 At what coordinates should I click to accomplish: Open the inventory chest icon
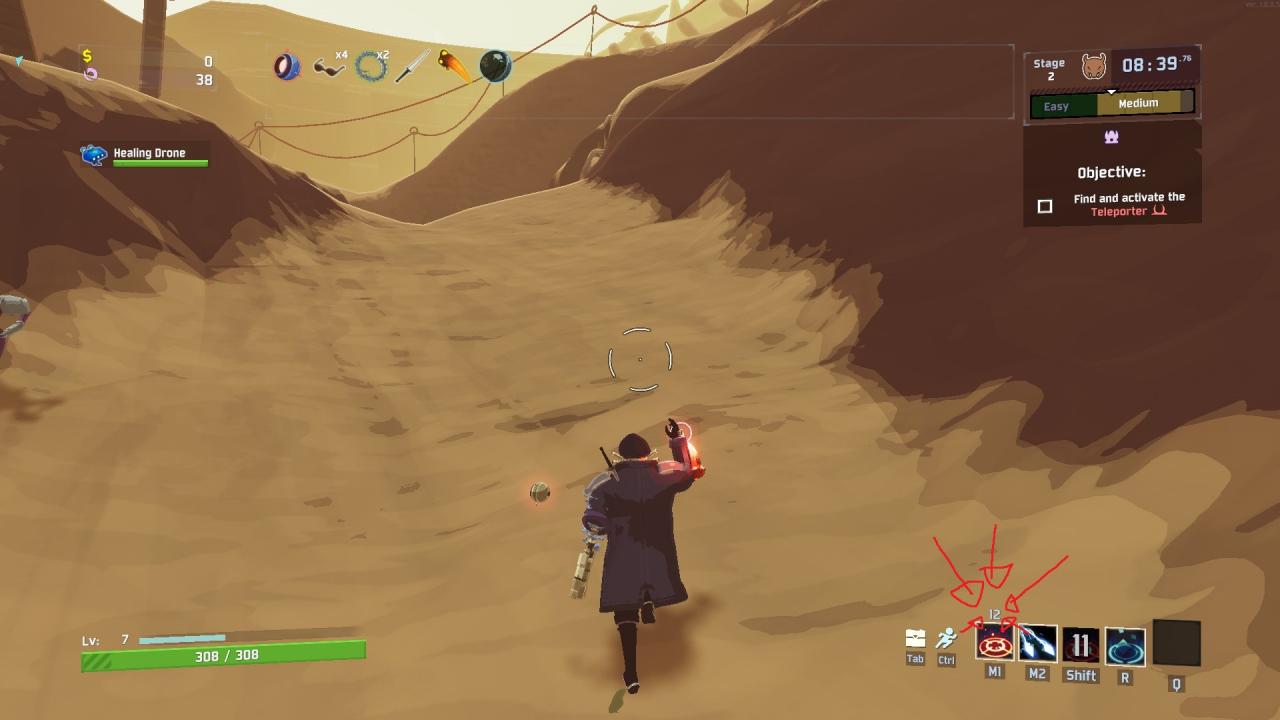(915, 639)
